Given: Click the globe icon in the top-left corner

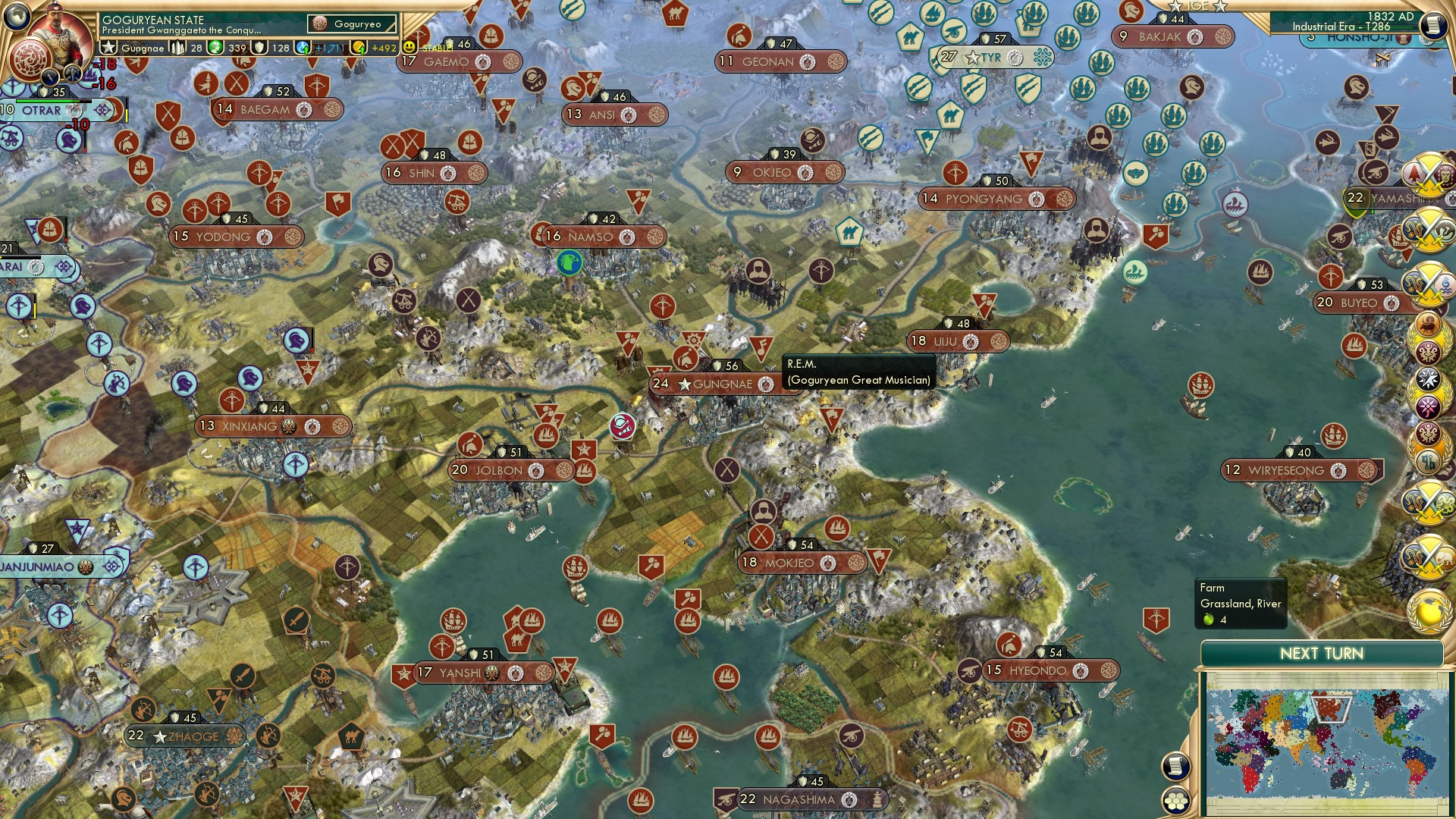Looking at the screenshot, I should click(x=16, y=15).
